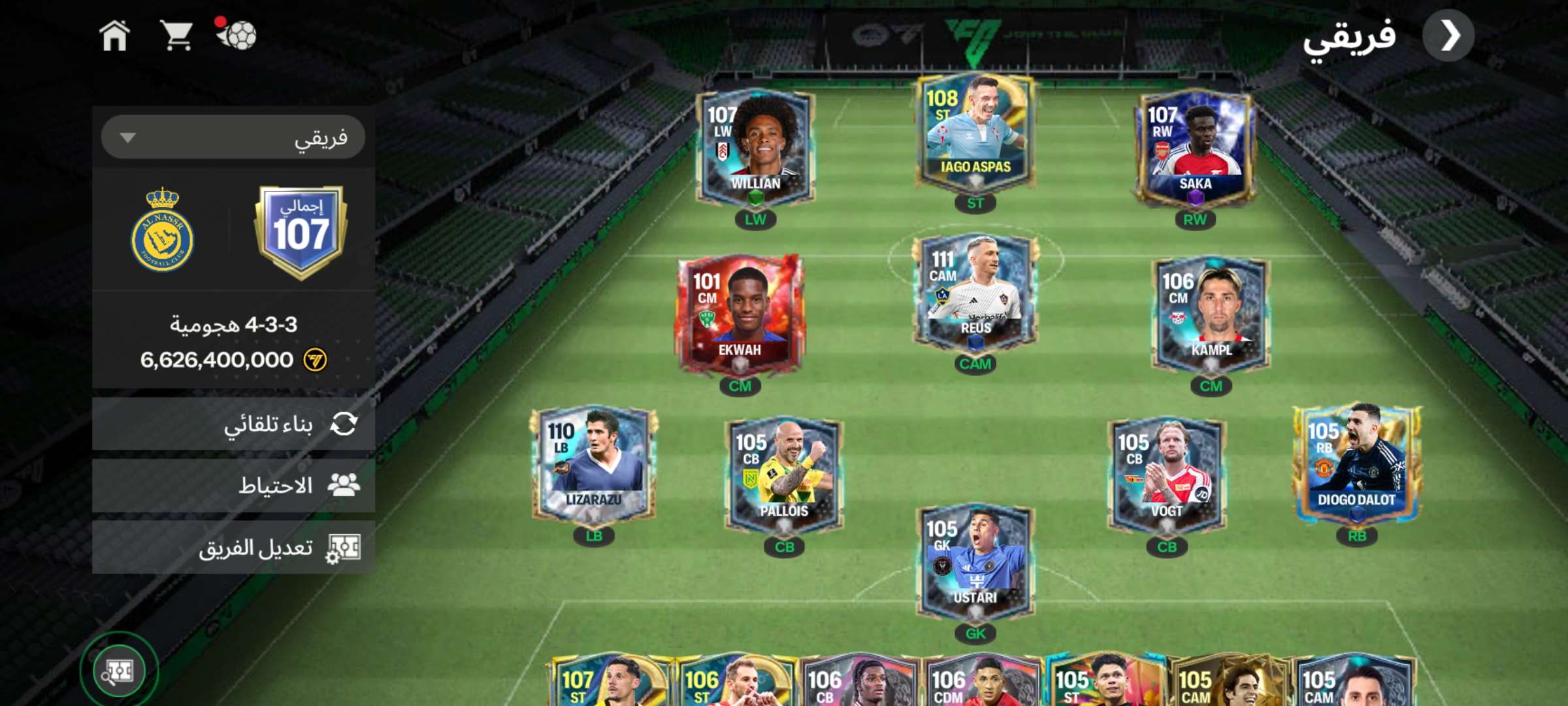Go to the home screen
1568x706 pixels.
pyautogui.click(x=114, y=35)
